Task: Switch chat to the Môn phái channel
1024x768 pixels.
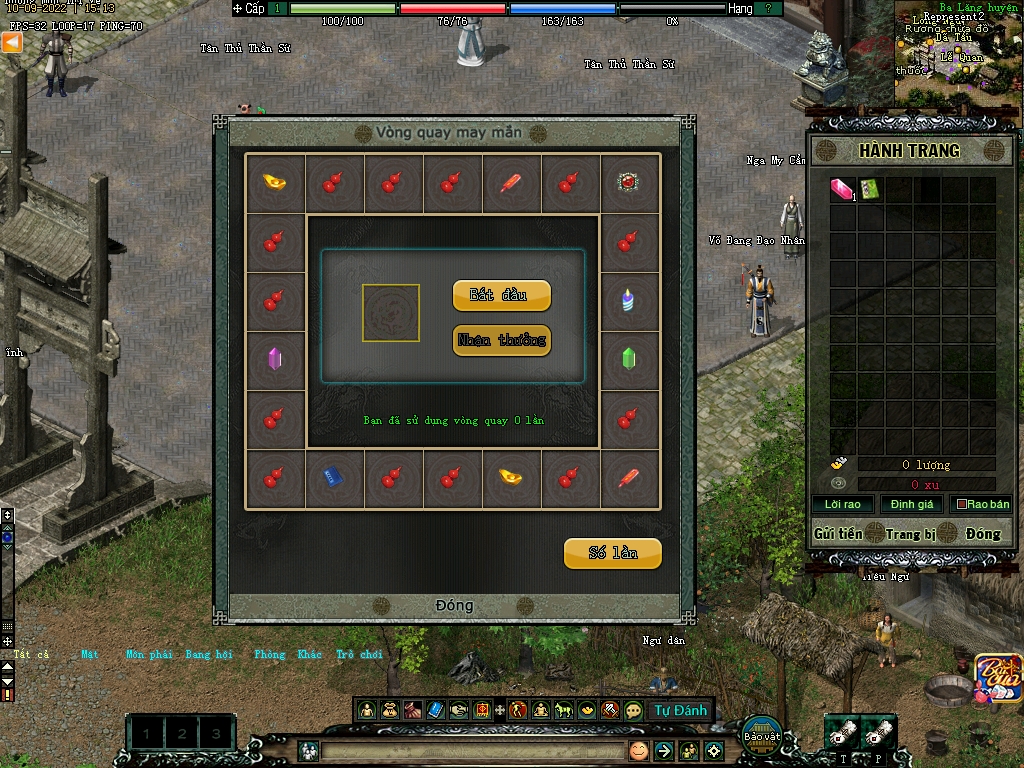Action: (149, 655)
